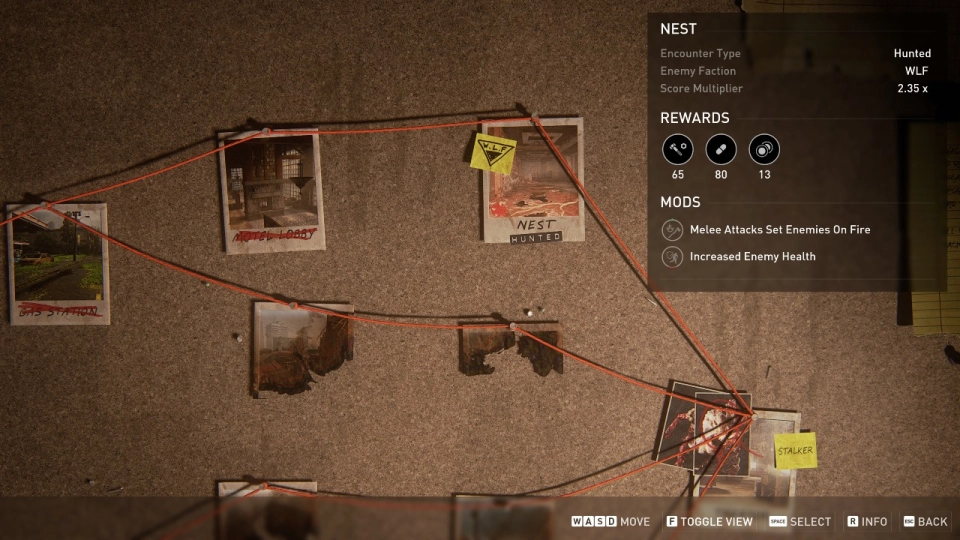
Task: Select the Nest Hunted encounter photo
Action: pyautogui.click(x=533, y=182)
